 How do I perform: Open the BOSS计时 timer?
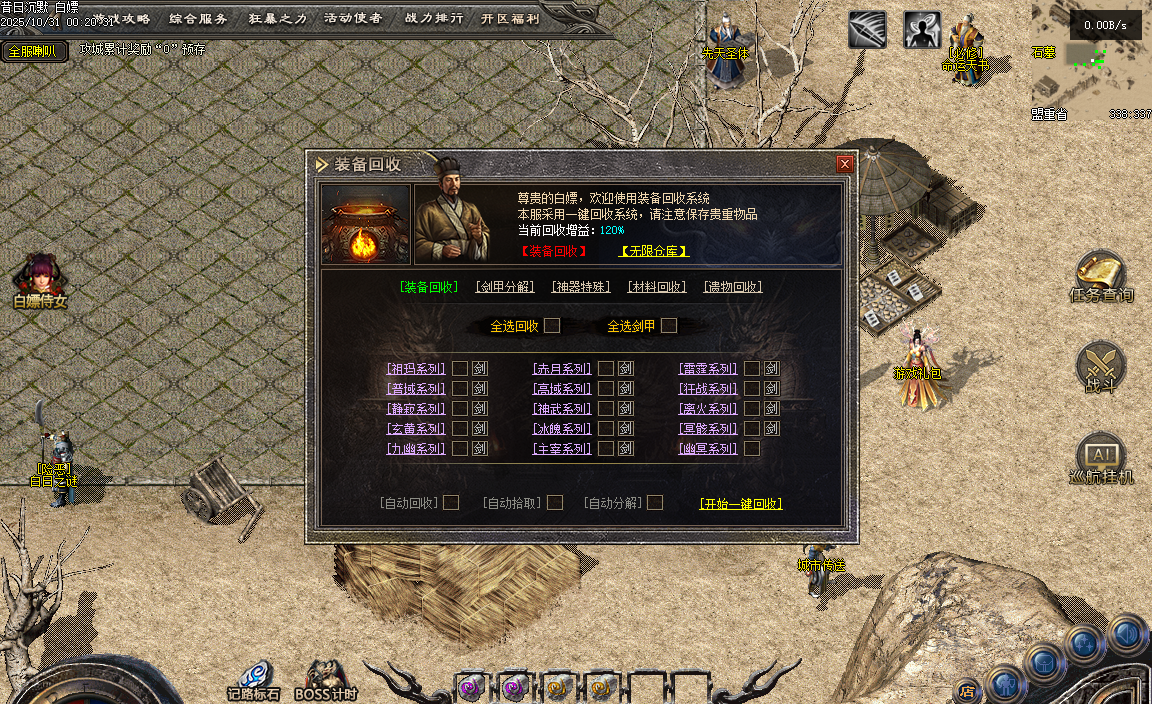[325, 680]
